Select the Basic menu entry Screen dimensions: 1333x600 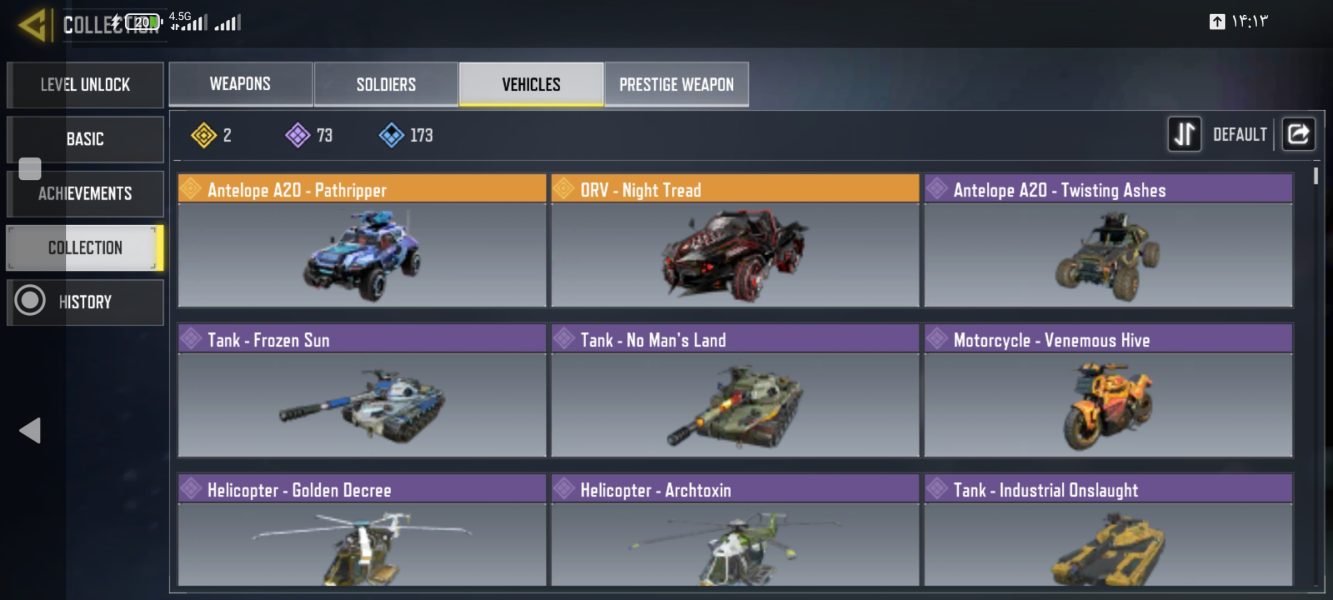click(85, 139)
